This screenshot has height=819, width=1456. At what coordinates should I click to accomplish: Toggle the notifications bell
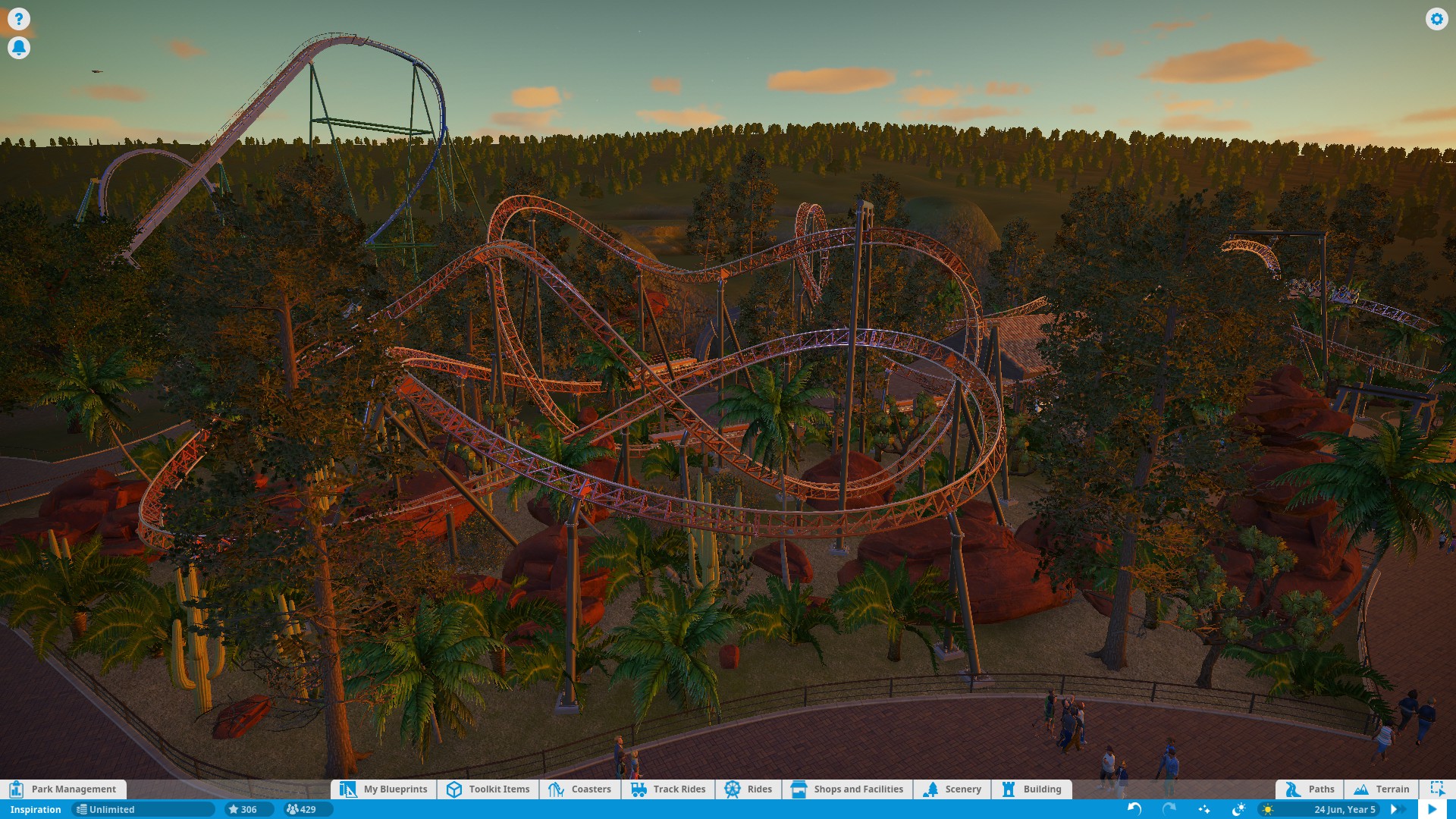click(x=19, y=47)
